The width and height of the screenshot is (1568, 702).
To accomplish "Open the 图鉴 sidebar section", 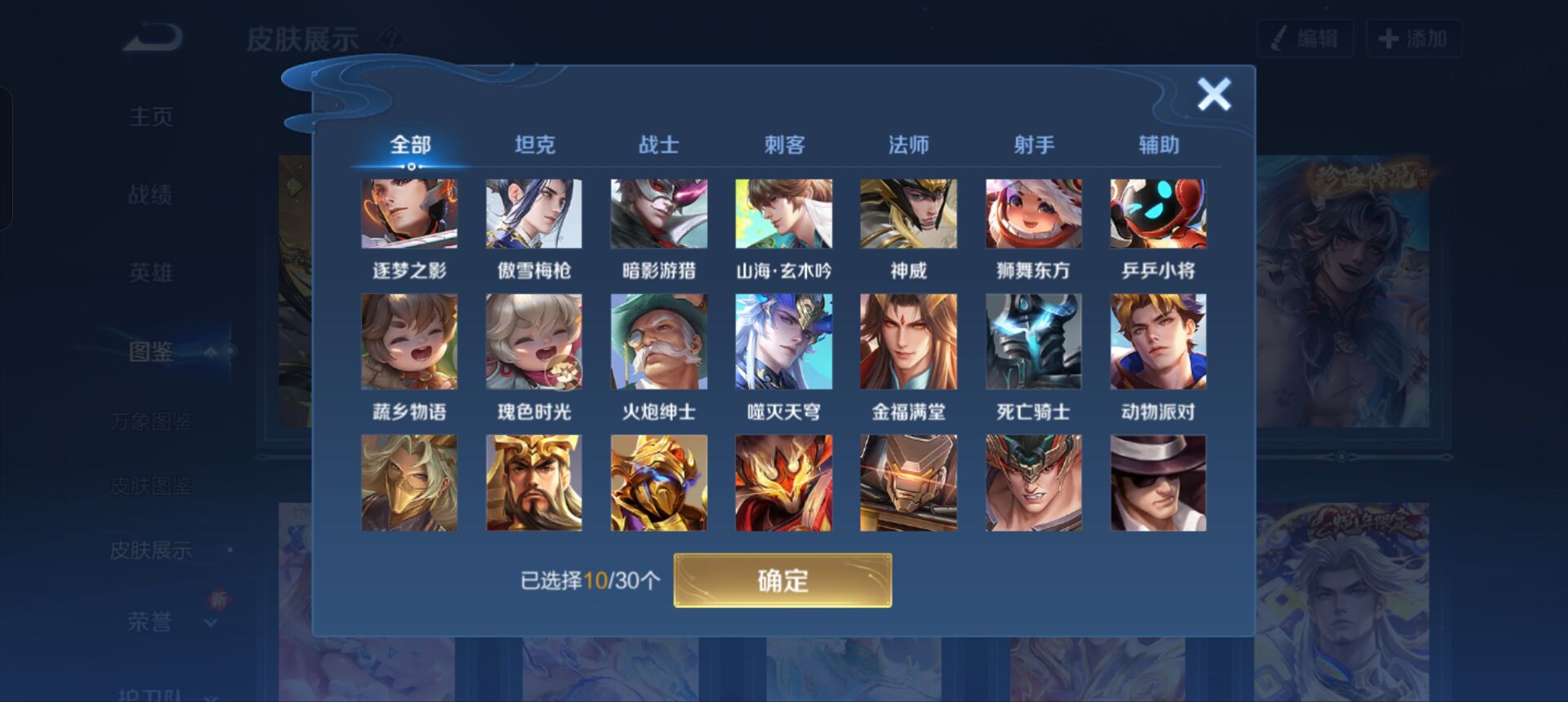I will coord(151,351).
